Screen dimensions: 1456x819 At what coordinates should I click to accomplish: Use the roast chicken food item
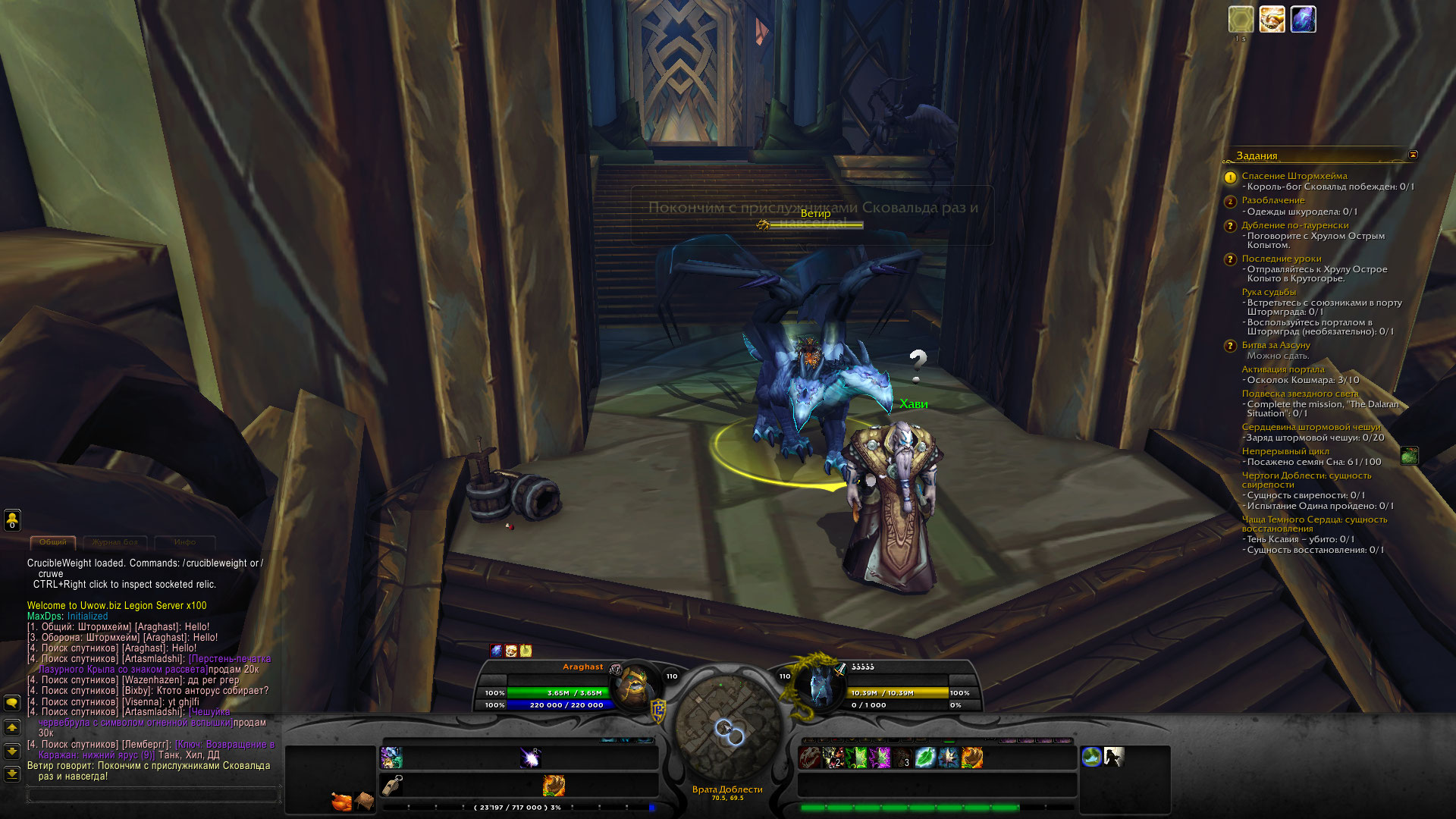(x=341, y=801)
